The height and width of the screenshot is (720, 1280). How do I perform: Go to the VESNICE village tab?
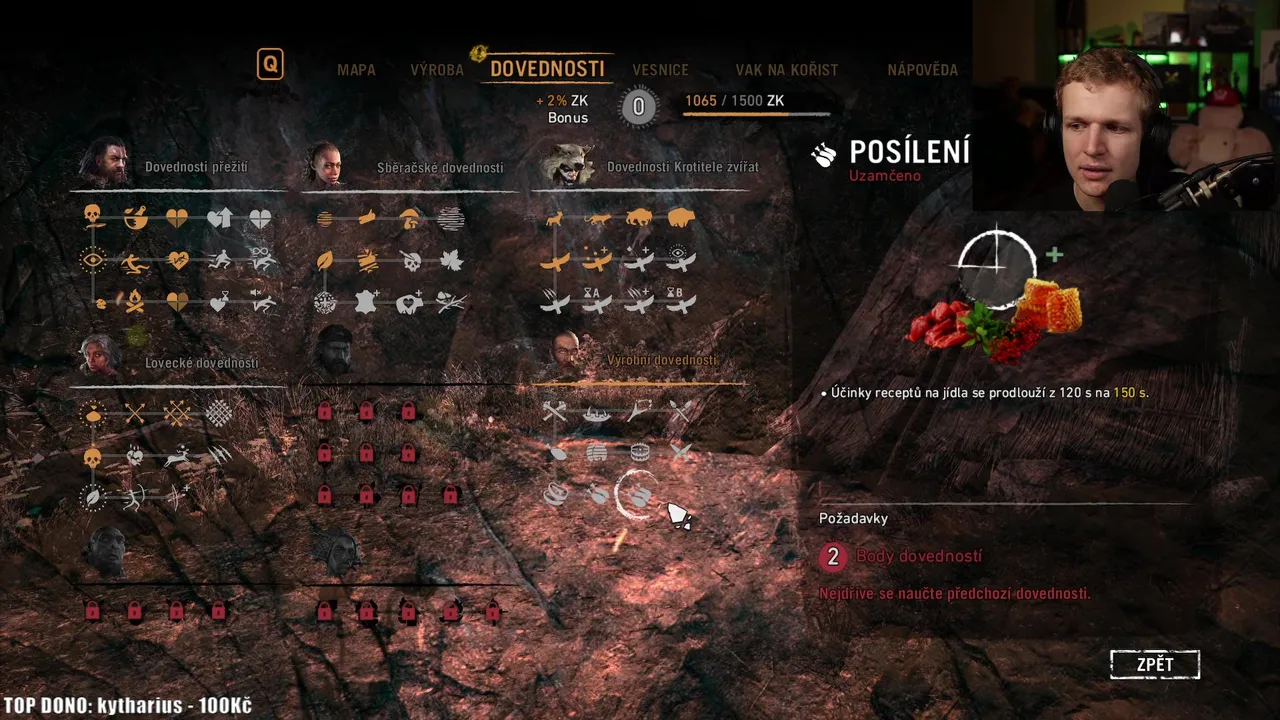click(x=660, y=70)
